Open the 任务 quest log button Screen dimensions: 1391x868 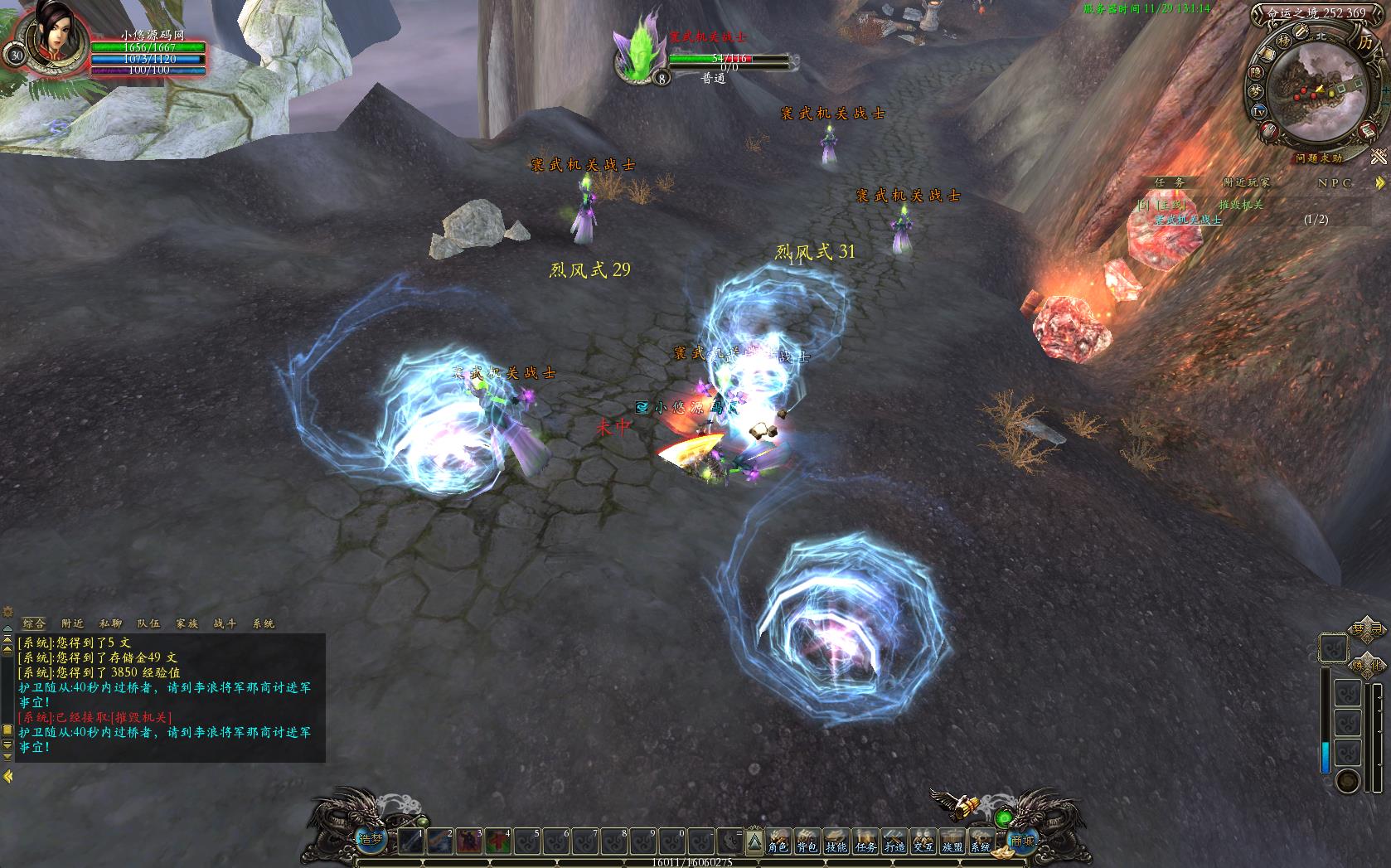click(x=865, y=841)
